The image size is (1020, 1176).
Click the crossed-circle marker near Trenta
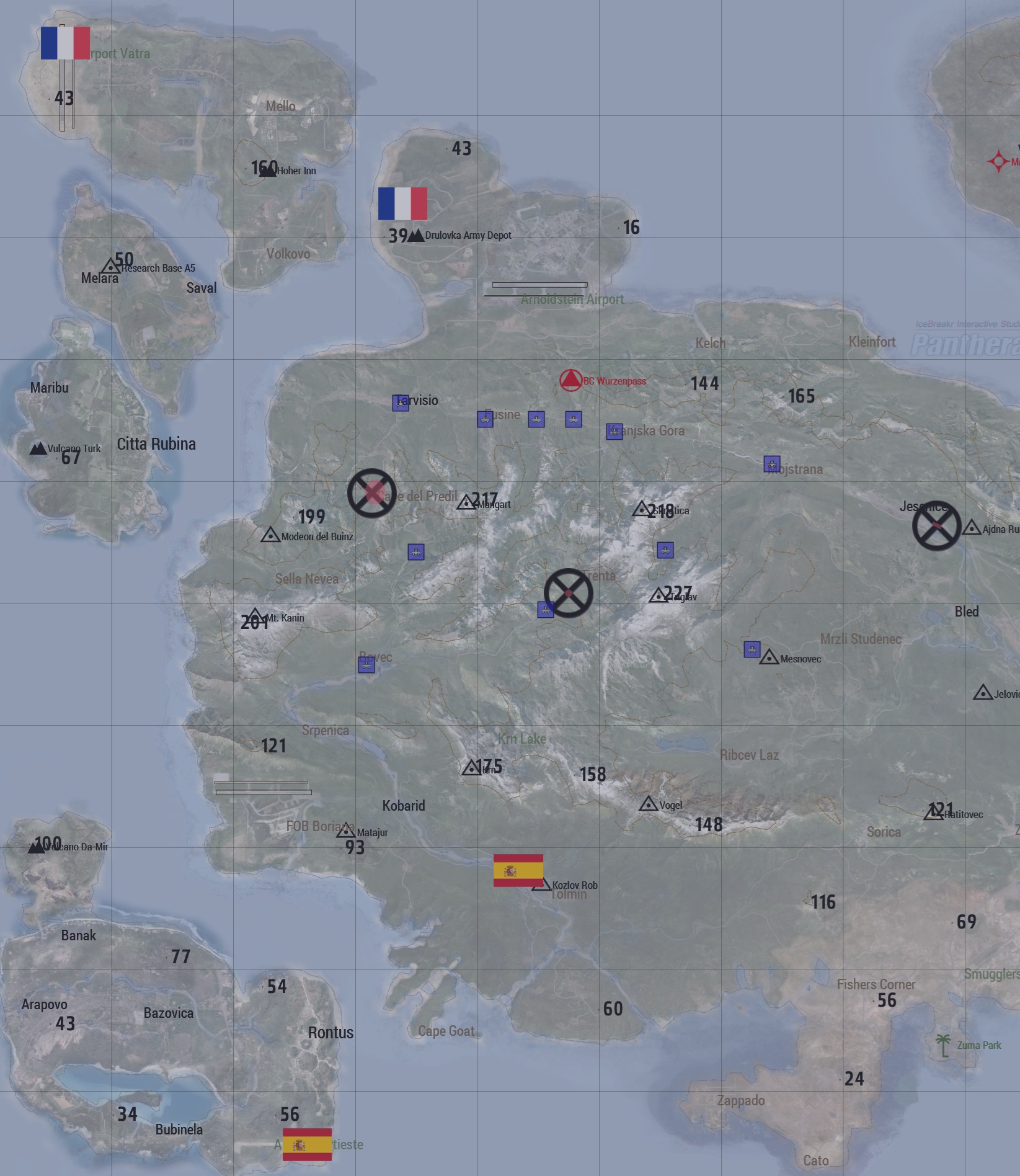569,593
